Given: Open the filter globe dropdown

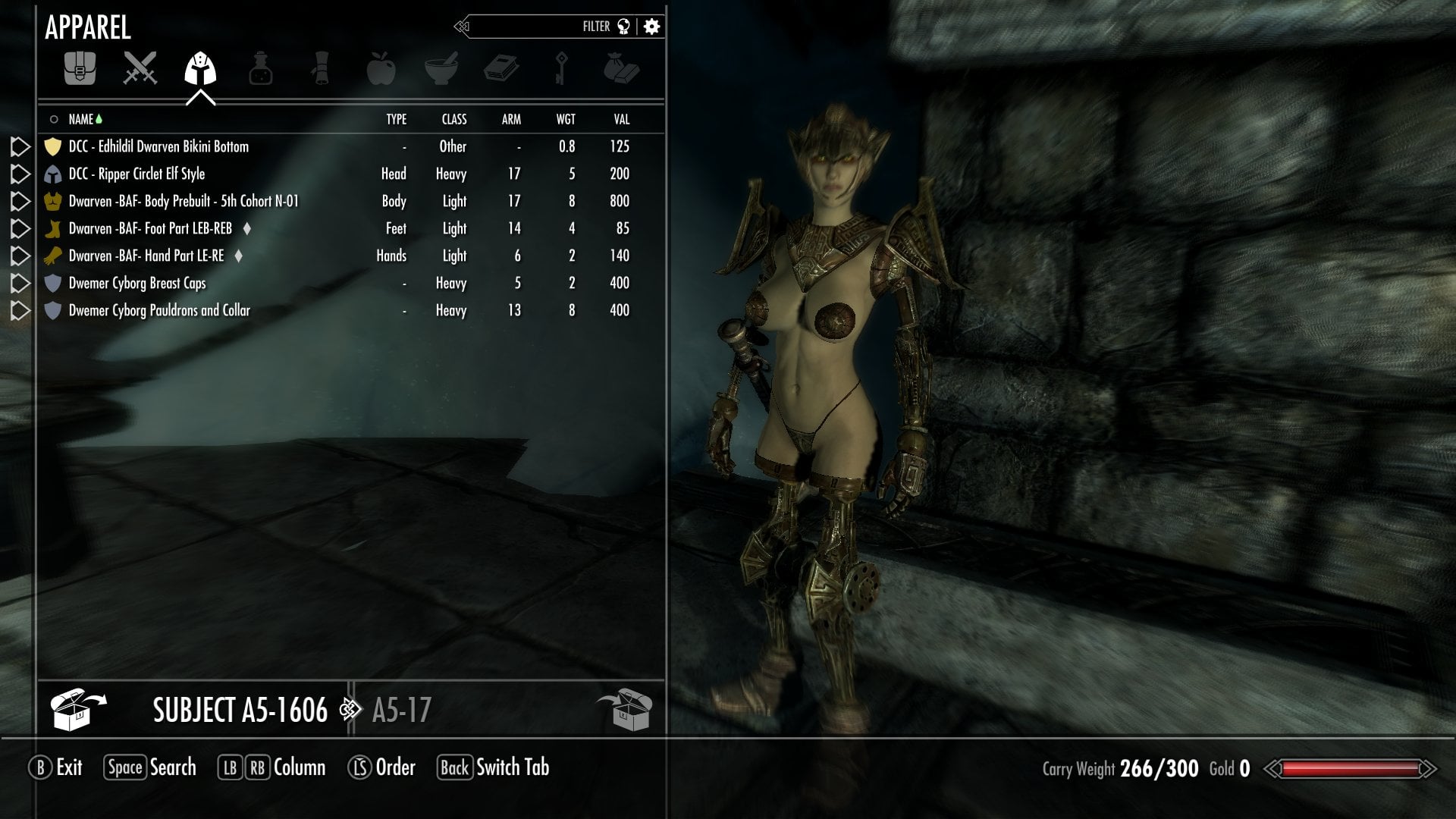Looking at the screenshot, I should coord(623,26).
